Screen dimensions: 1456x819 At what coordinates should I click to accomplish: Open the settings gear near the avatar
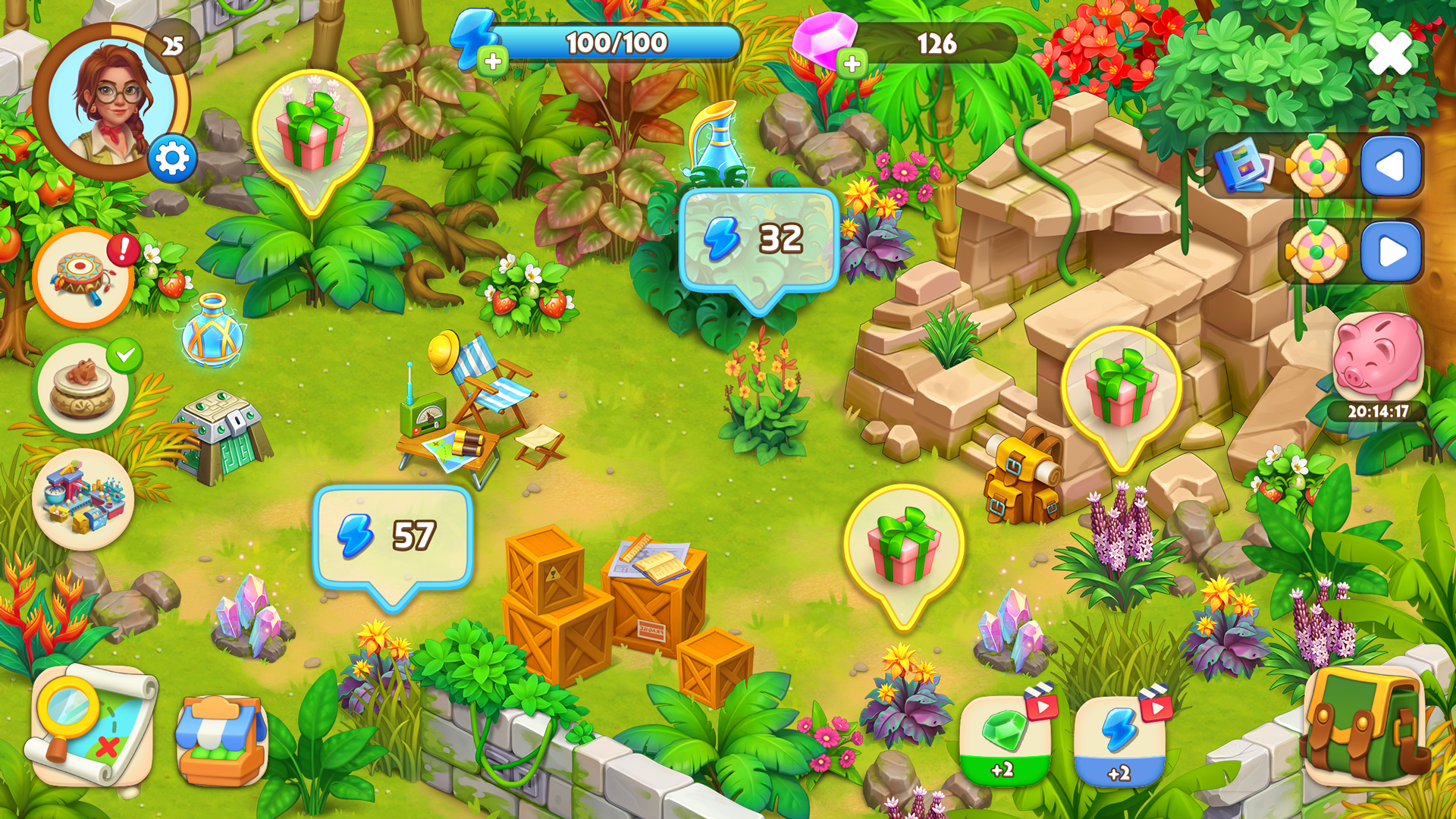pos(173,159)
